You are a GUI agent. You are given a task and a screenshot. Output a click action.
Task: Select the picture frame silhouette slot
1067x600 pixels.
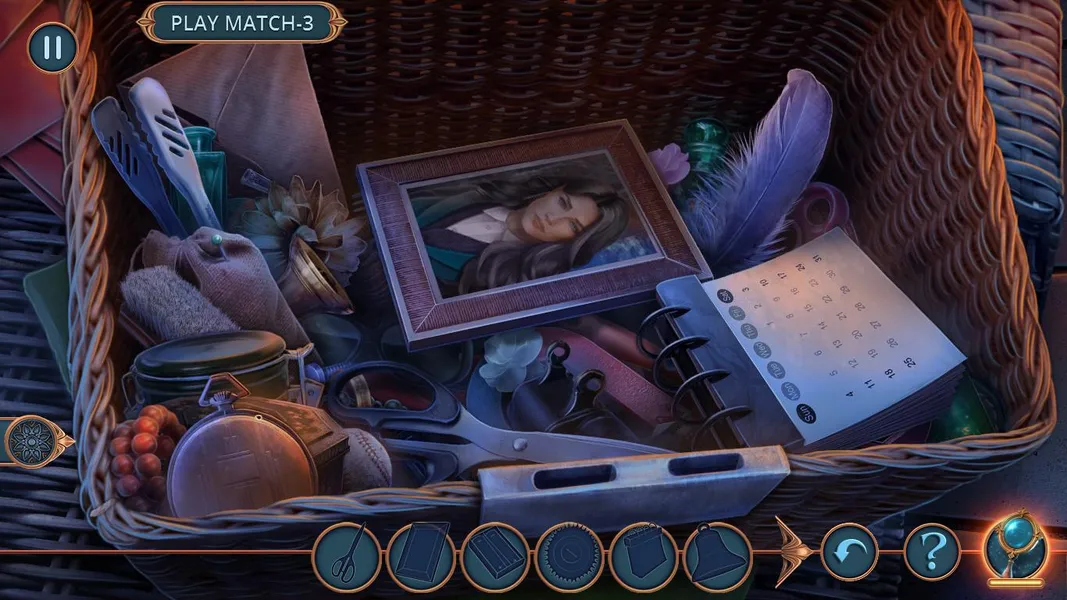pyautogui.click(x=421, y=557)
